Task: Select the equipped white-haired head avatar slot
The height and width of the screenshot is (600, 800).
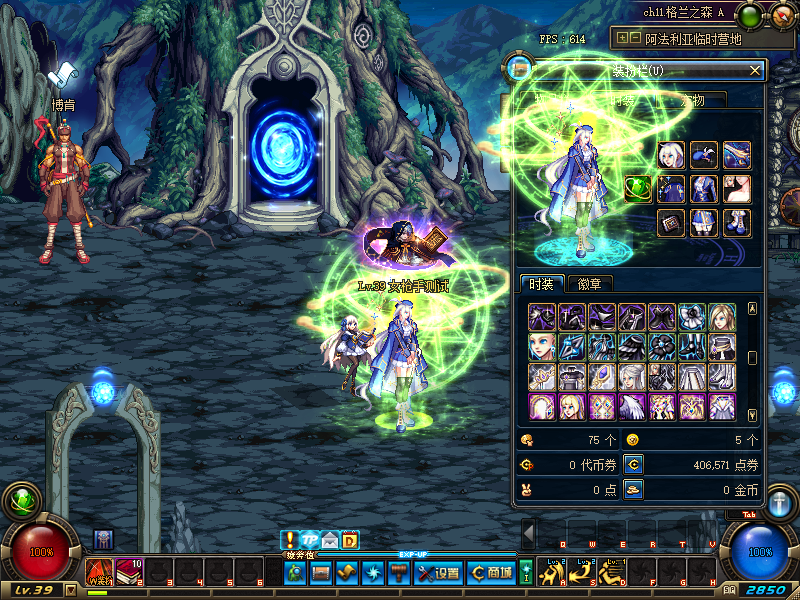Action: [671, 155]
